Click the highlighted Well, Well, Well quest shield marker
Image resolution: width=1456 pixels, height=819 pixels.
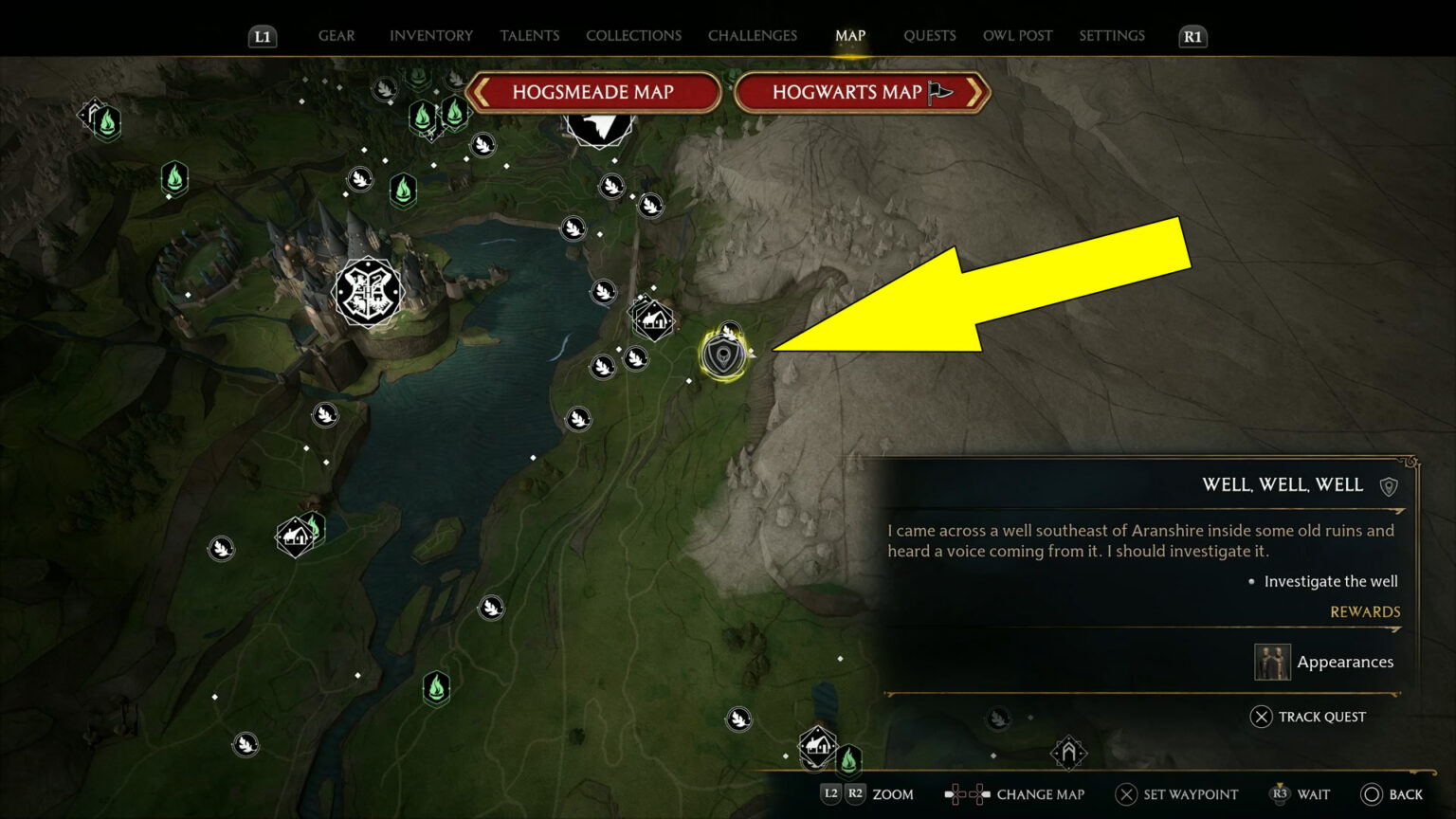[x=723, y=355]
